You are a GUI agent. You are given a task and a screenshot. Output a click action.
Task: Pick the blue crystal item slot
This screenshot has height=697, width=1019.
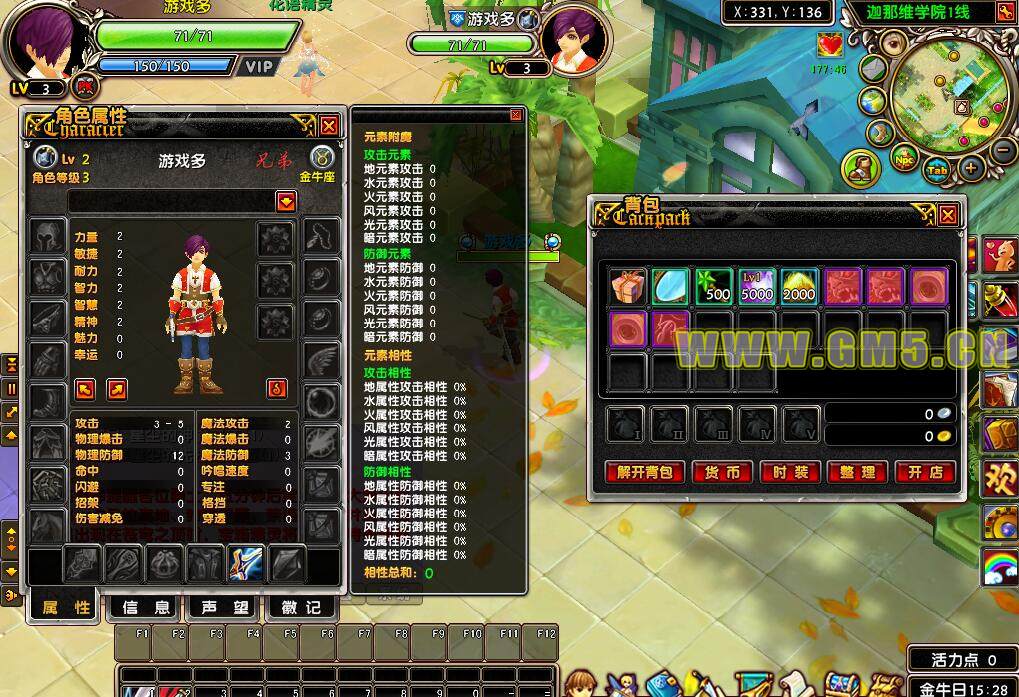(671, 287)
